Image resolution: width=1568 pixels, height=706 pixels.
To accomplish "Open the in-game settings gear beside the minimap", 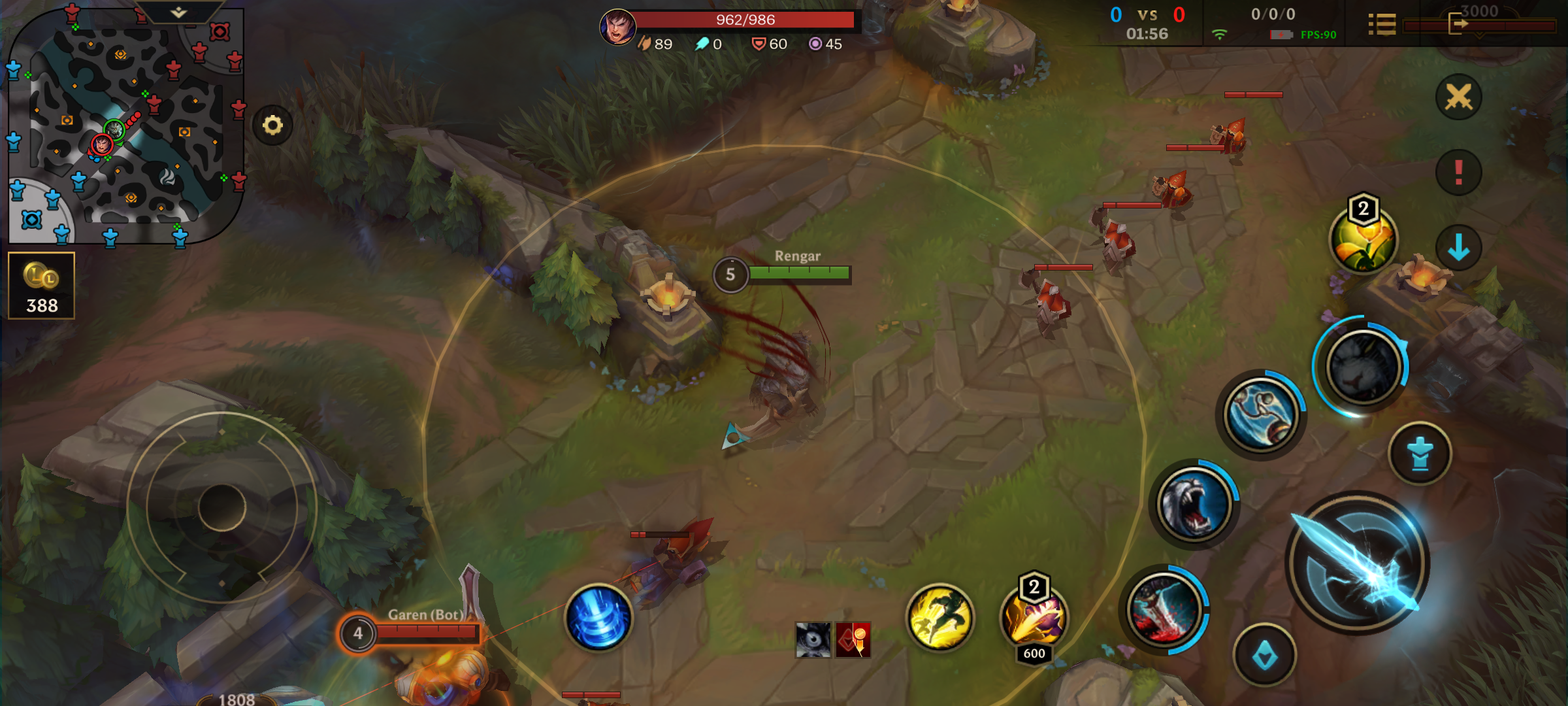I will point(273,124).
